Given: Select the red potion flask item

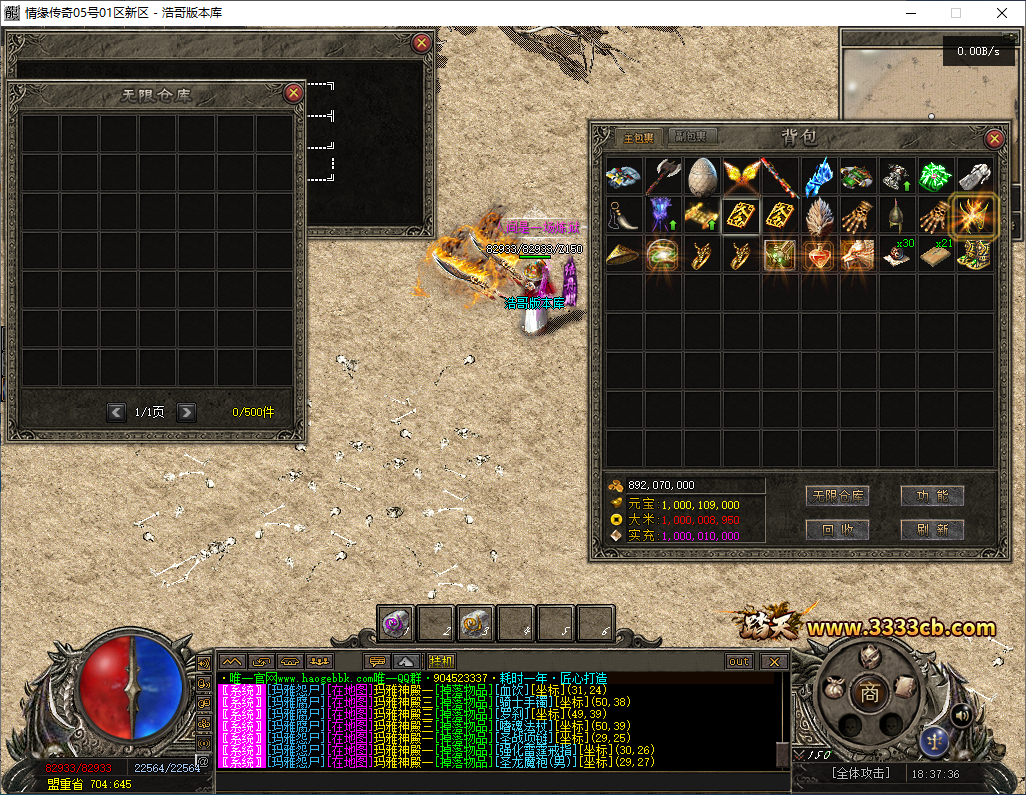Looking at the screenshot, I should [x=819, y=255].
